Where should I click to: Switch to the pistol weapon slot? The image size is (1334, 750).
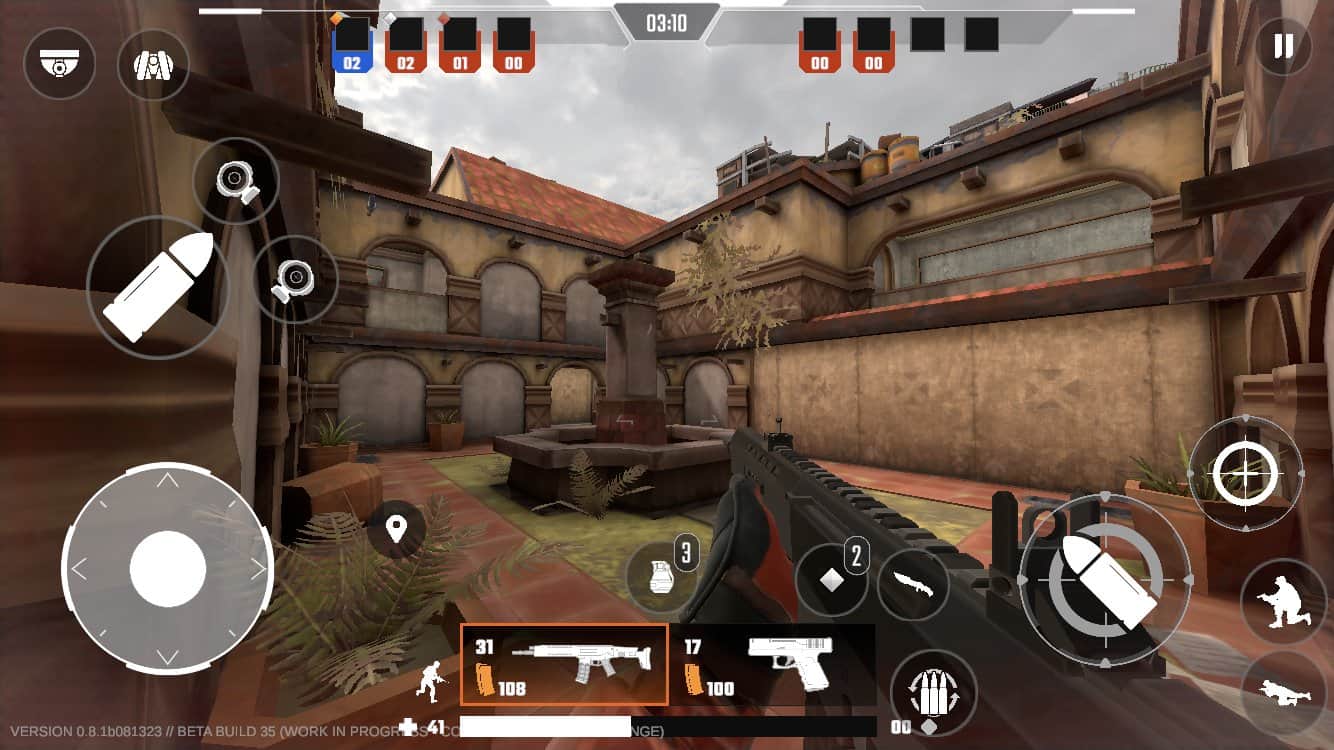coord(771,664)
